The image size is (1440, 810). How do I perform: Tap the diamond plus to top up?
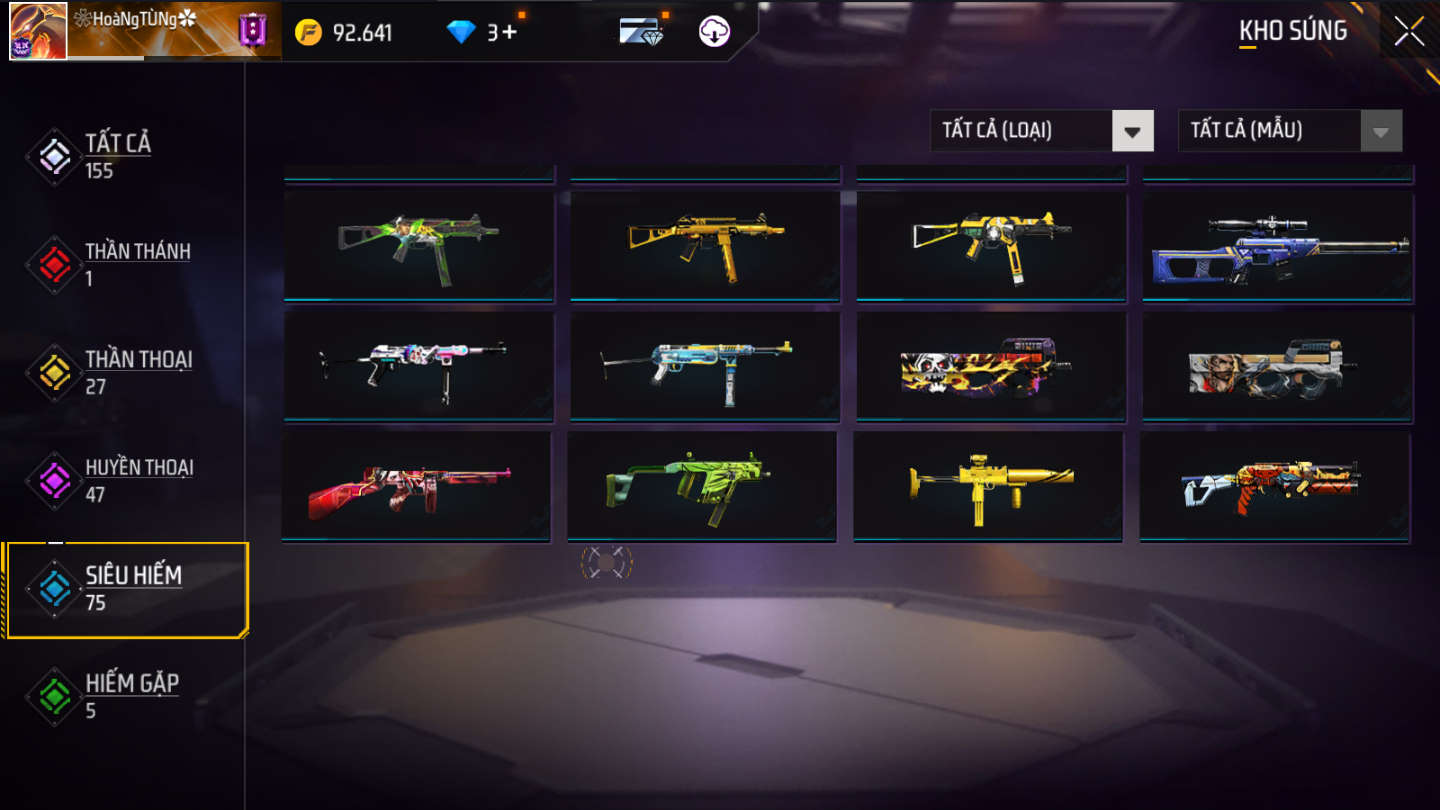503,32
